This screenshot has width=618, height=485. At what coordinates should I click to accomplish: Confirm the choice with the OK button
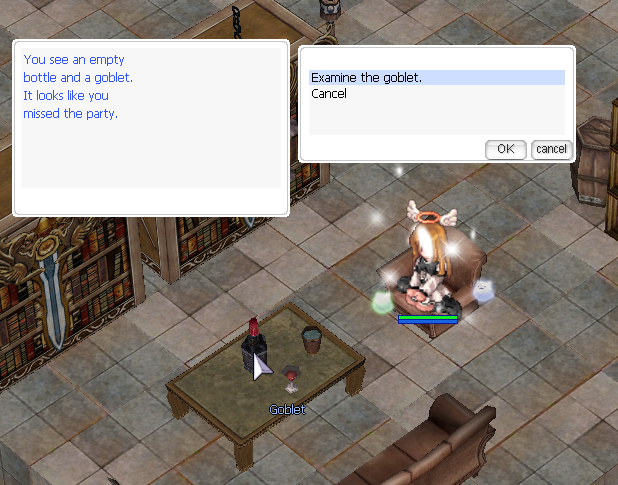[505, 149]
